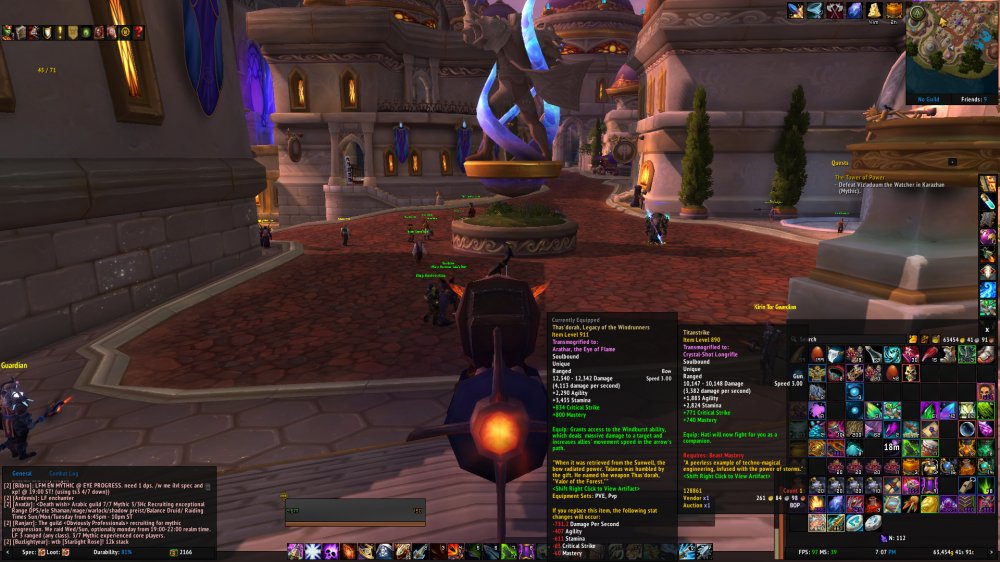
Task: Click the treasure chest buff icon
Action: [893, 10]
